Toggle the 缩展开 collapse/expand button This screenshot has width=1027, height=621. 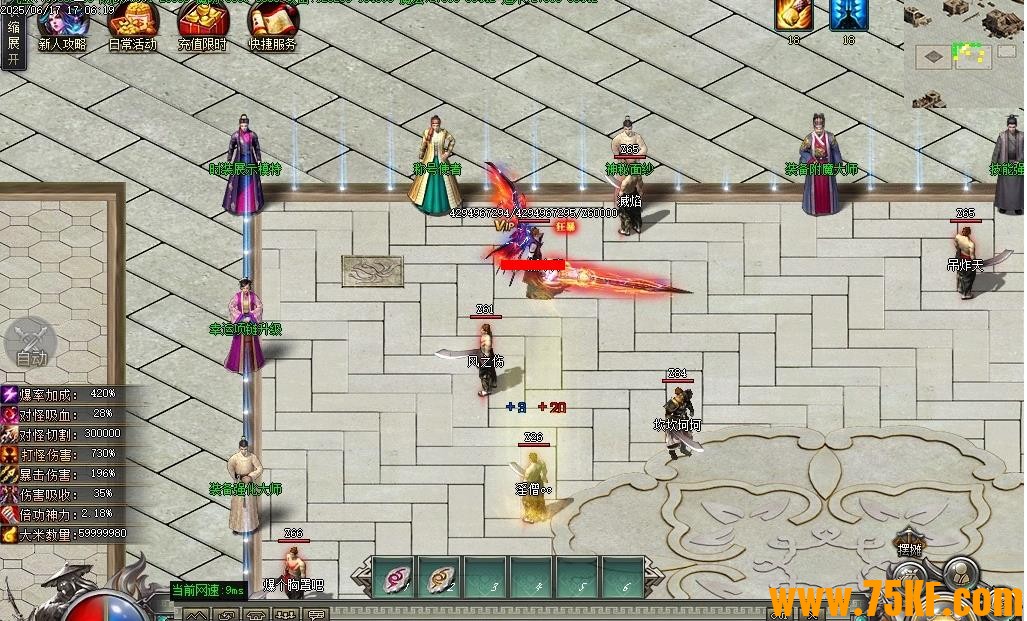click(13, 42)
